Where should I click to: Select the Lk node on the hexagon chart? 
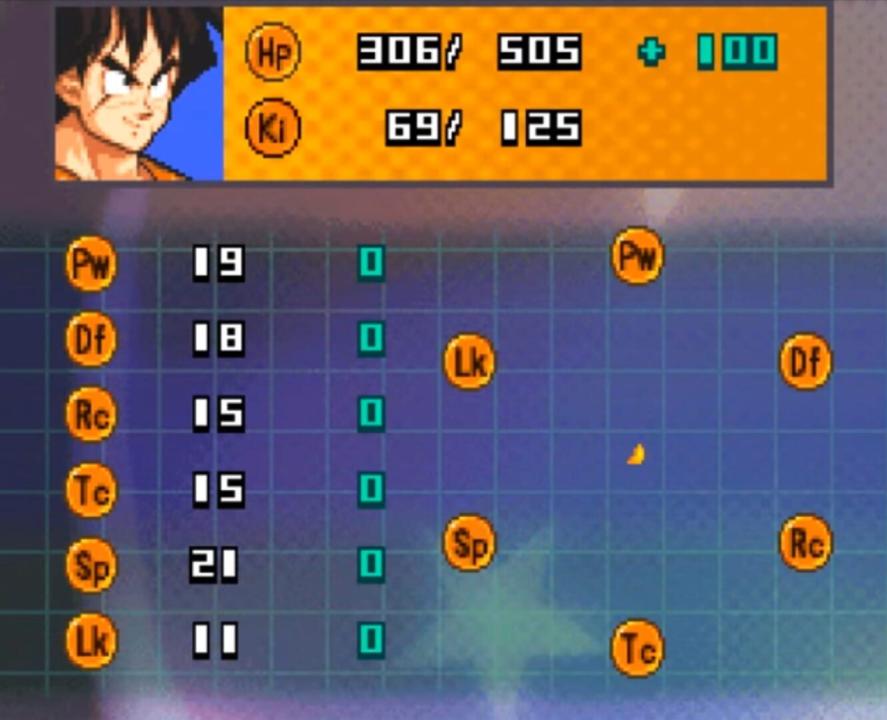[x=469, y=361]
